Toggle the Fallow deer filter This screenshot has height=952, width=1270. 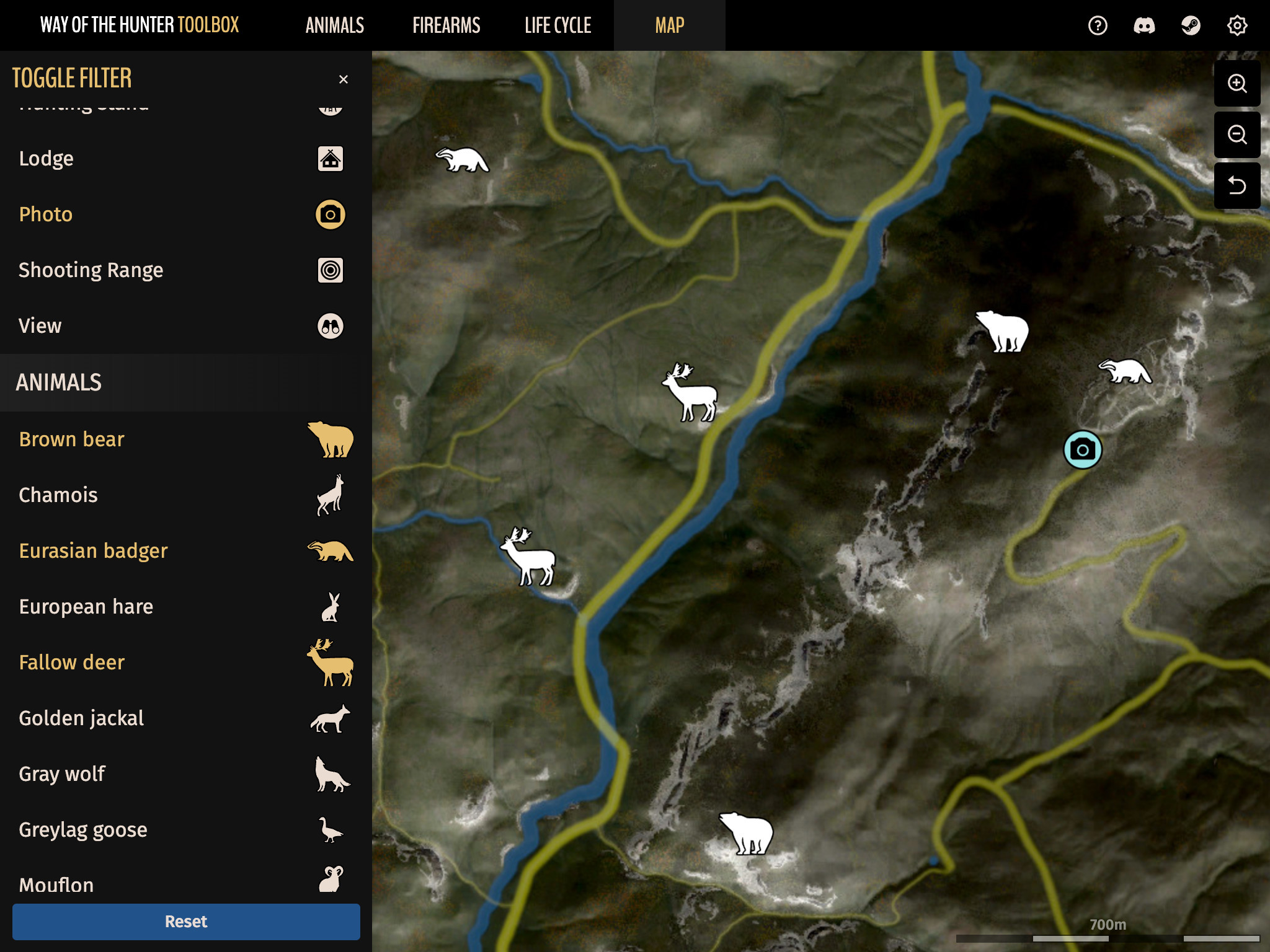pyautogui.click(x=180, y=663)
